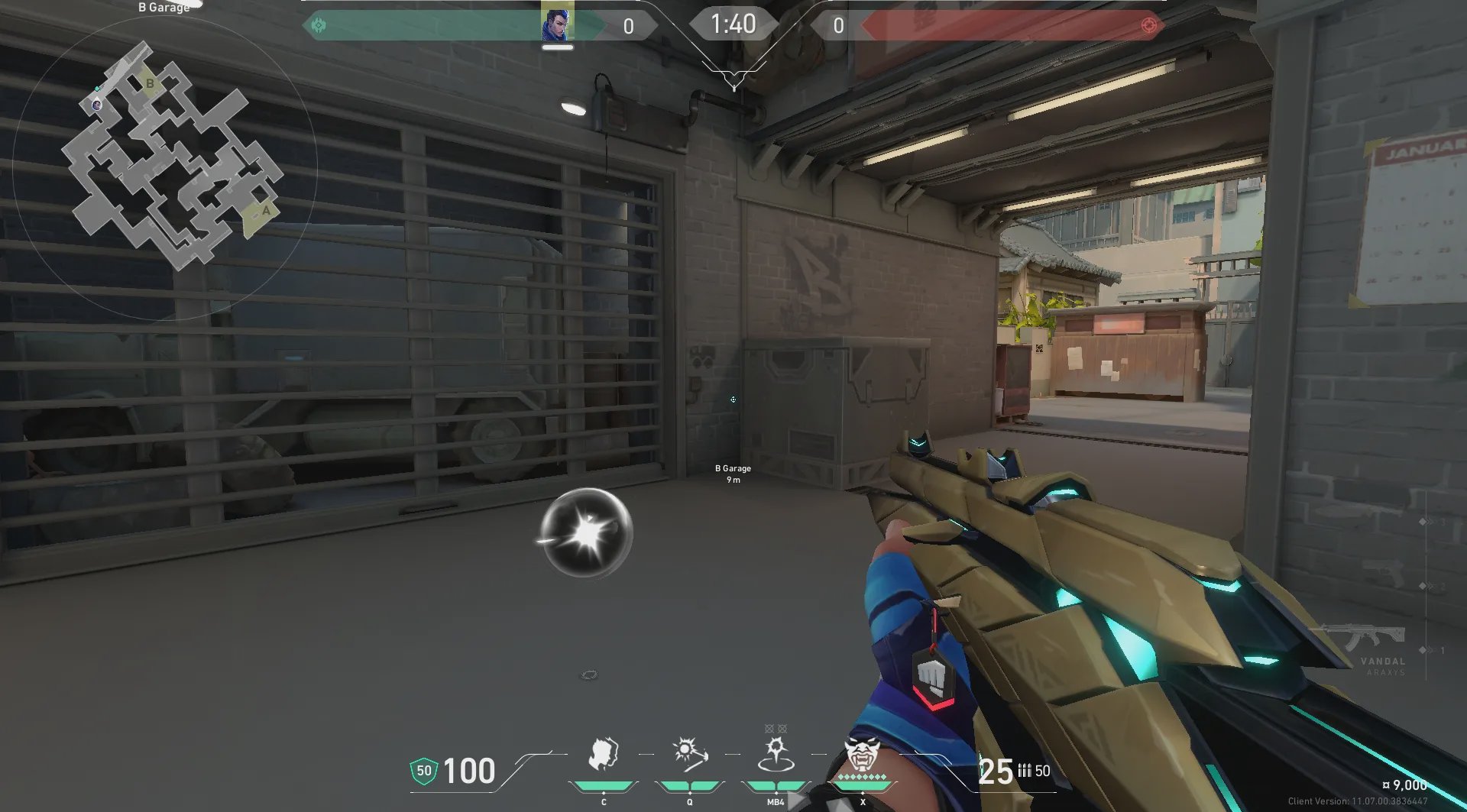Click the red team emblem in scoreboard
The width and height of the screenshot is (1467, 812).
click(1148, 25)
